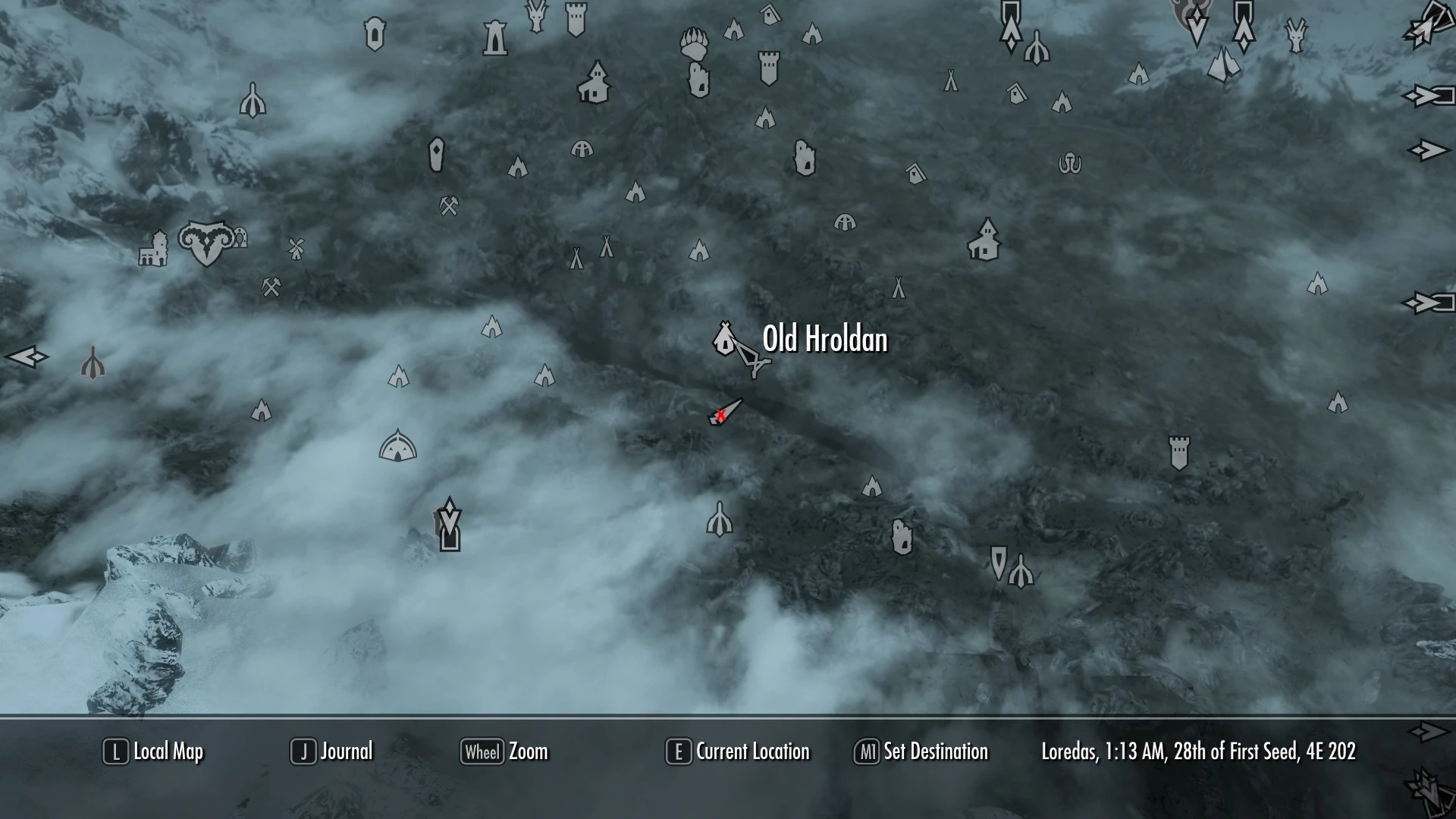The image size is (1456, 819).
Task: Click the fort tower marker on the right side
Action: pos(1179,453)
